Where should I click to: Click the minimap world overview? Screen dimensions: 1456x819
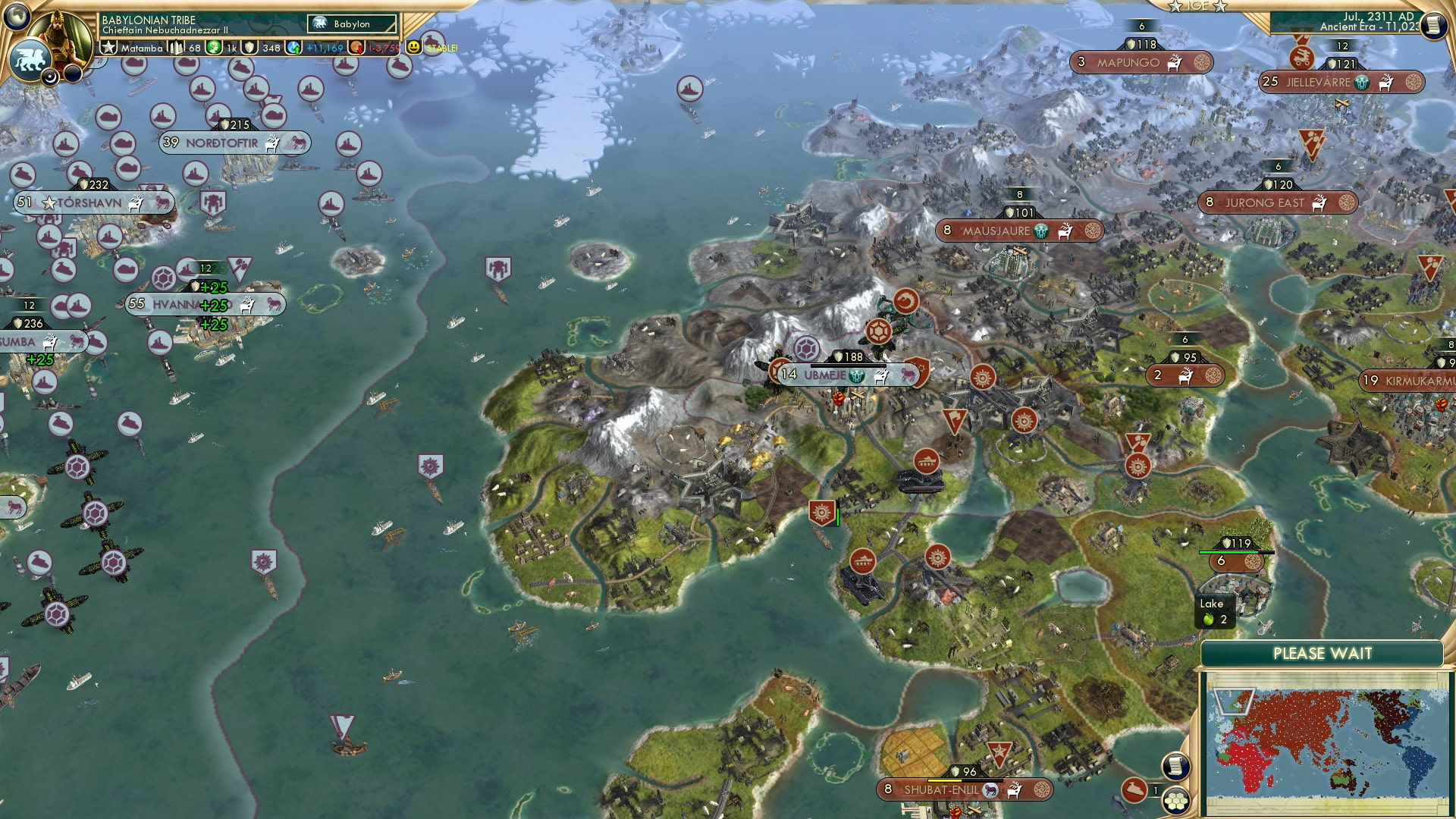1327,742
